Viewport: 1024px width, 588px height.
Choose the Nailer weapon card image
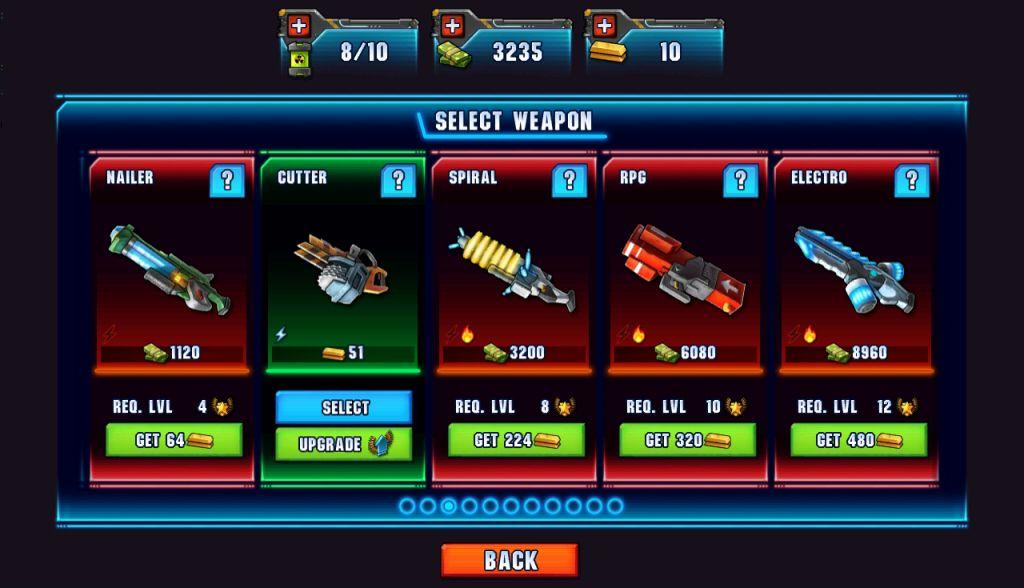coord(169,268)
